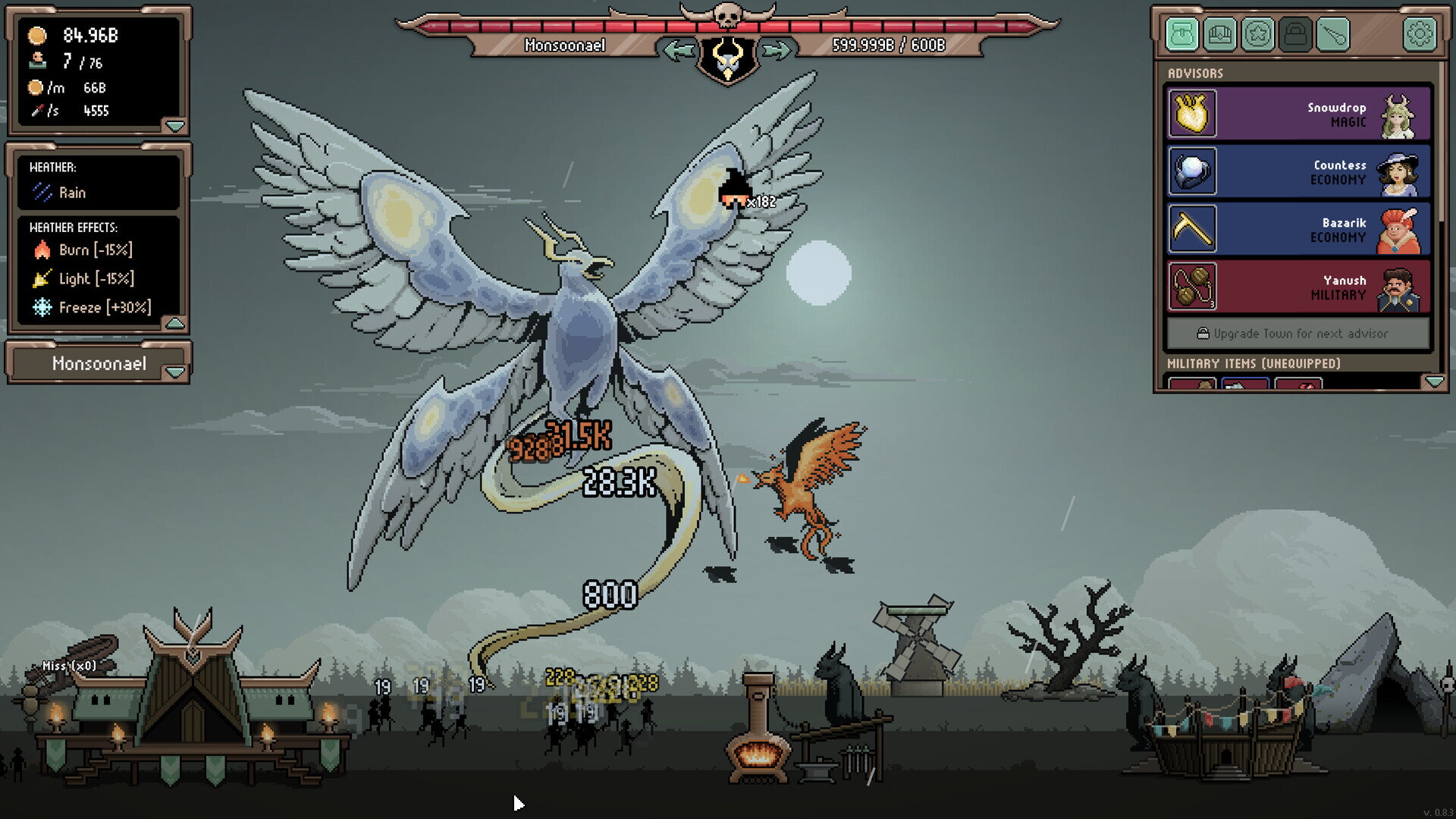Open the settings gear menu

[x=1420, y=34]
